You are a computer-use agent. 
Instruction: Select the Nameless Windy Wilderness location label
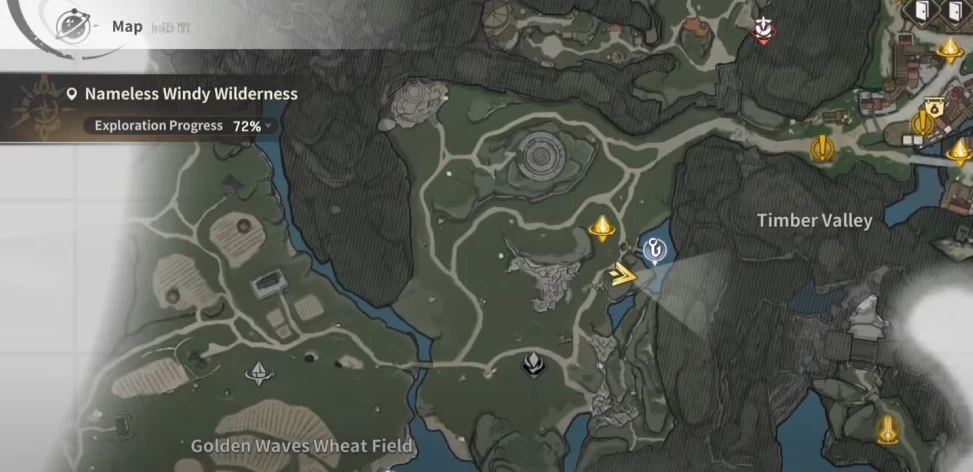click(191, 94)
